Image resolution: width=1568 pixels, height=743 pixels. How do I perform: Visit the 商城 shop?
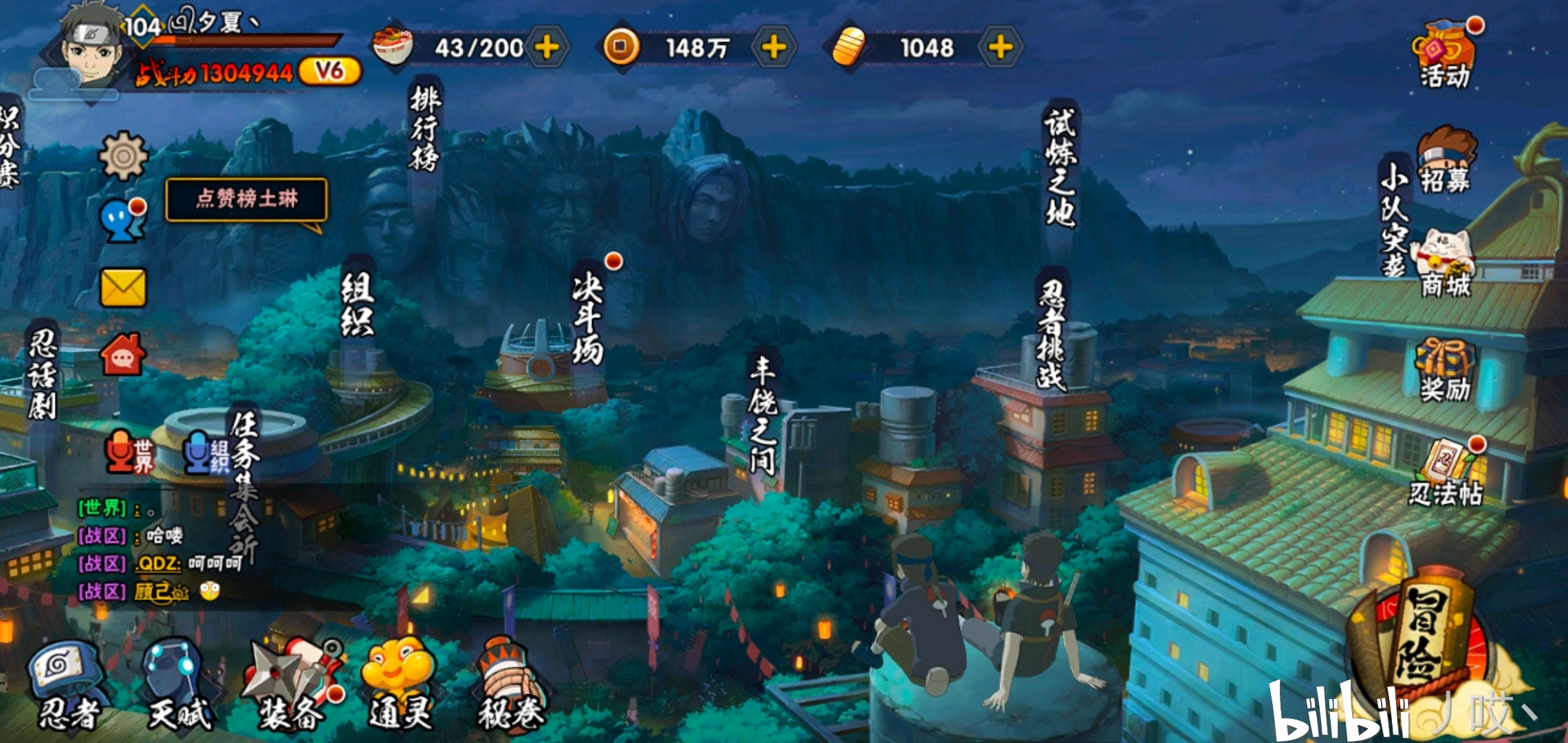(x=1444, y=265)
